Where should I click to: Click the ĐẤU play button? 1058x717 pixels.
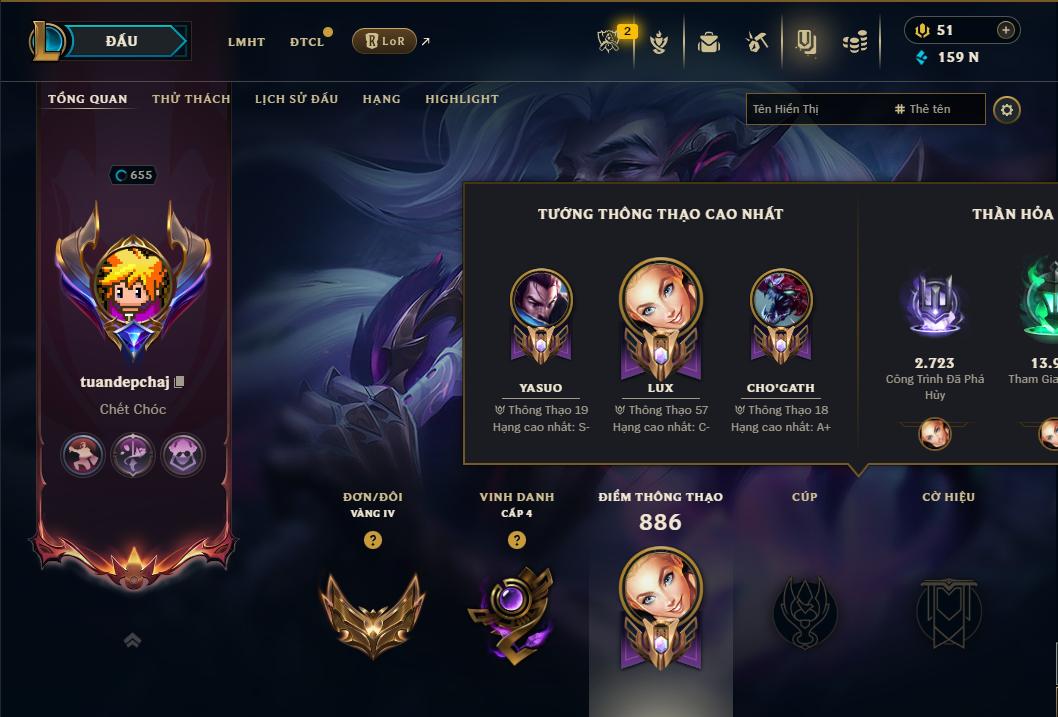(x=121, y=41)
